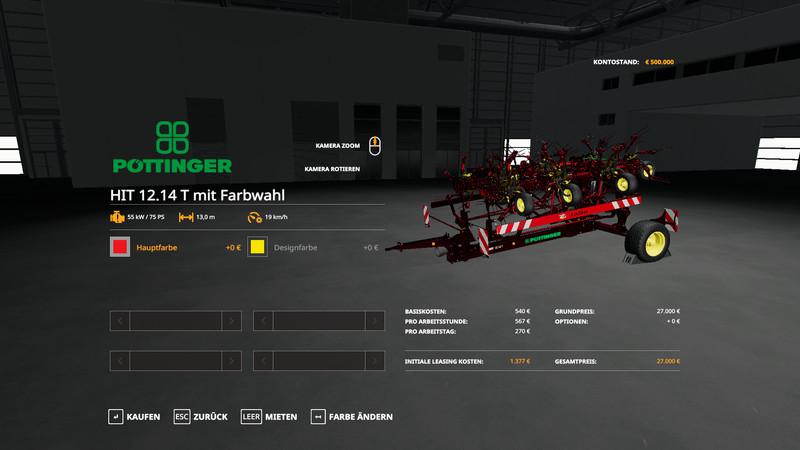Choose the yellow Designfarbe color swatch
This screenshot has height=450, width=800.
tap(257, 247)
